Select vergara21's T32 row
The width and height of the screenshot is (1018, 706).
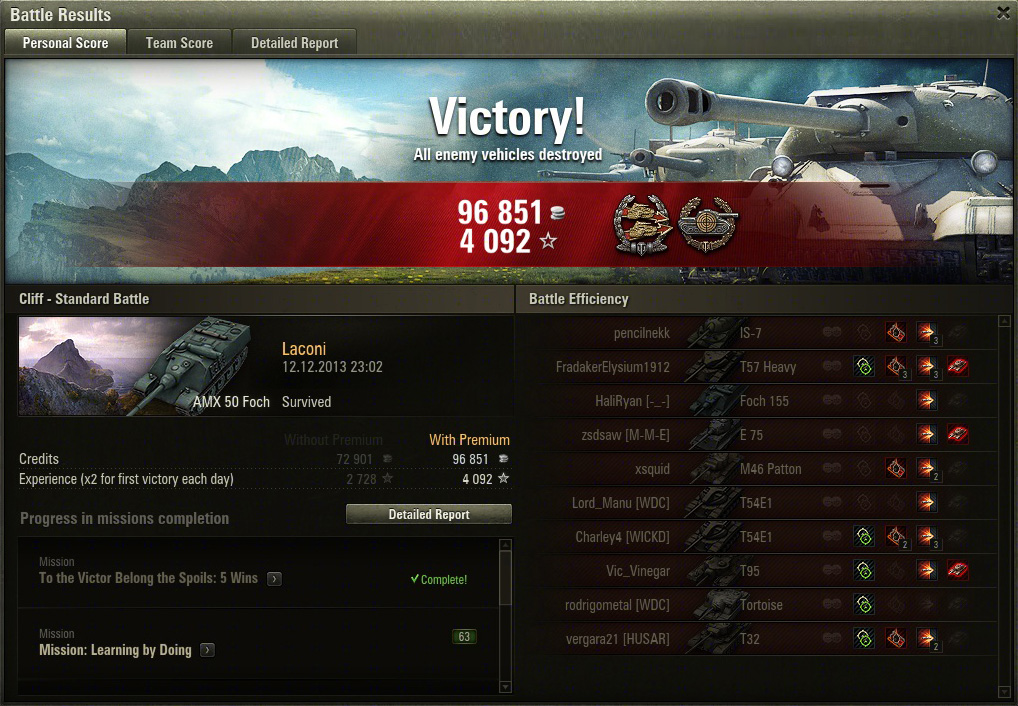click(760, 639)
